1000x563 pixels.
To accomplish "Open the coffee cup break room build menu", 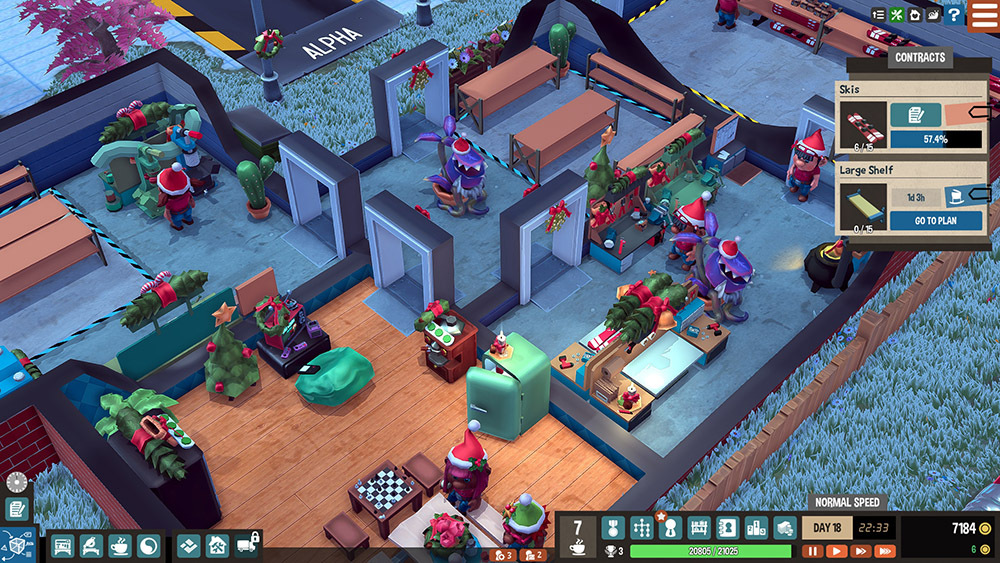I will coord(119,546).
